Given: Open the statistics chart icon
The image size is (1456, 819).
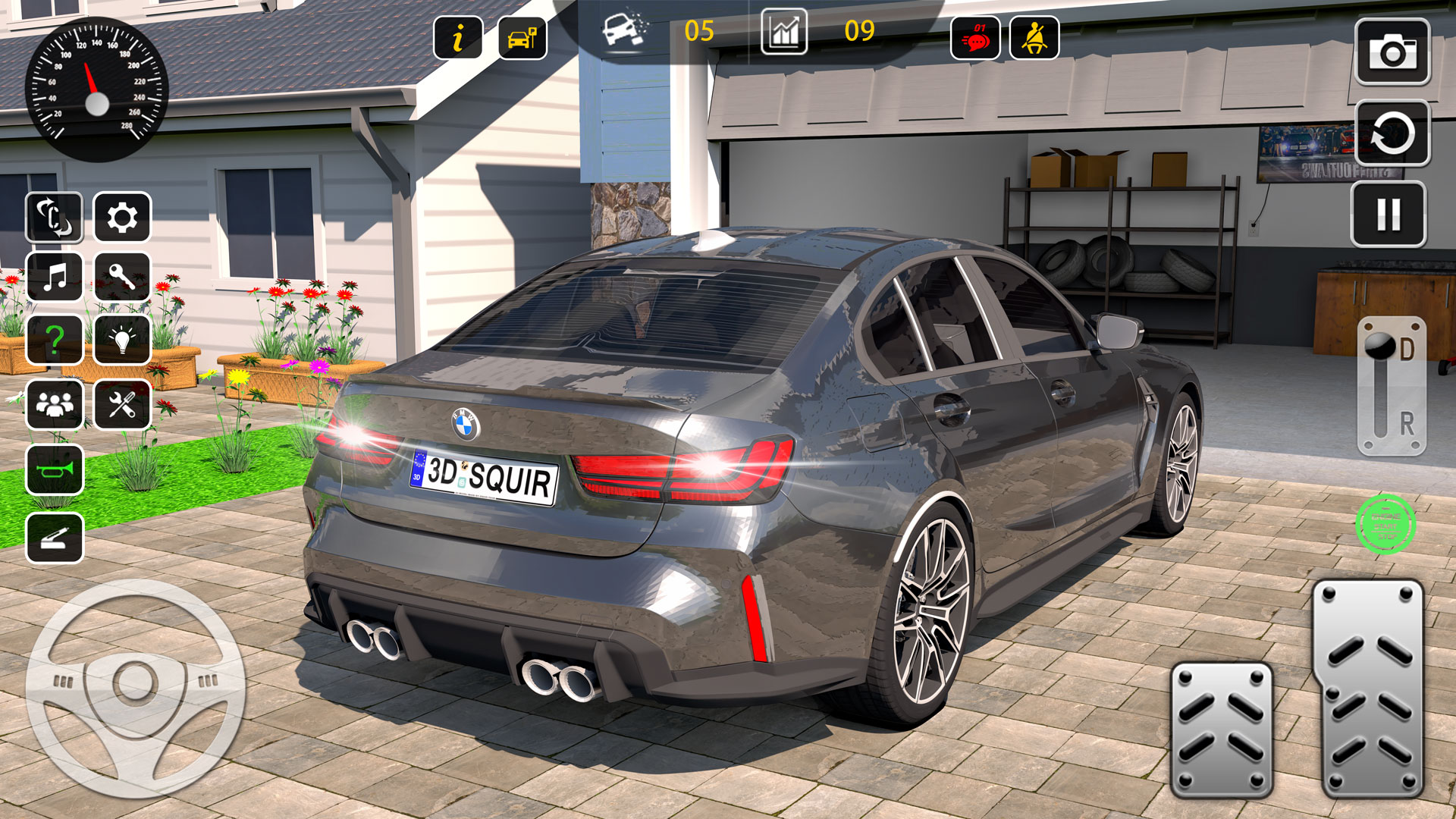Looking at the screenshot, I should point(786,33).
